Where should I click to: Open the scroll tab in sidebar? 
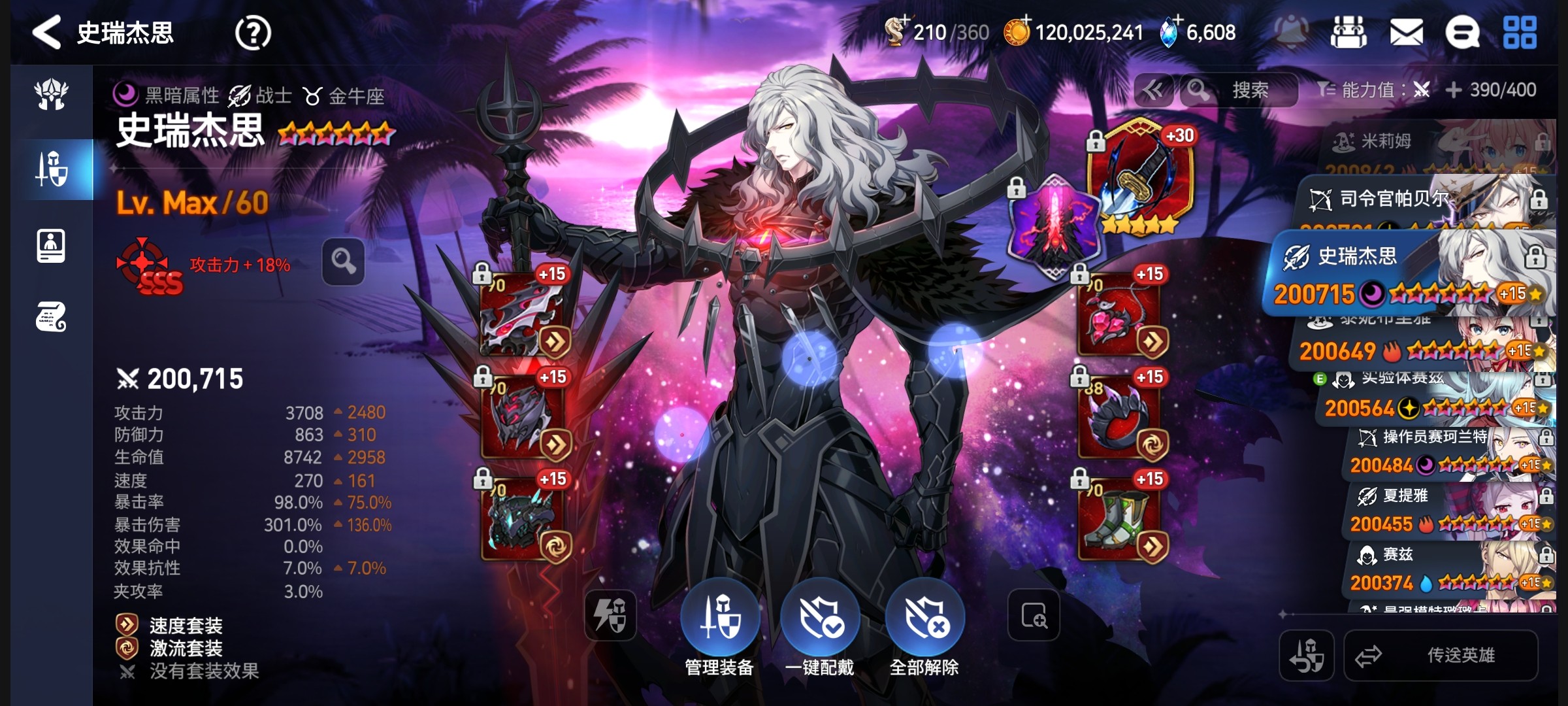(51, 318)
